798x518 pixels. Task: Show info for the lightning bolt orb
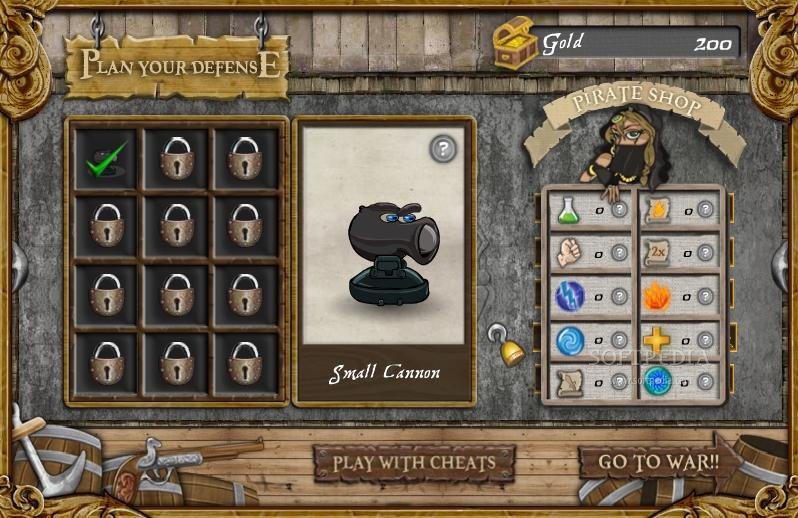pyautogui.click(x=620, y=297)
